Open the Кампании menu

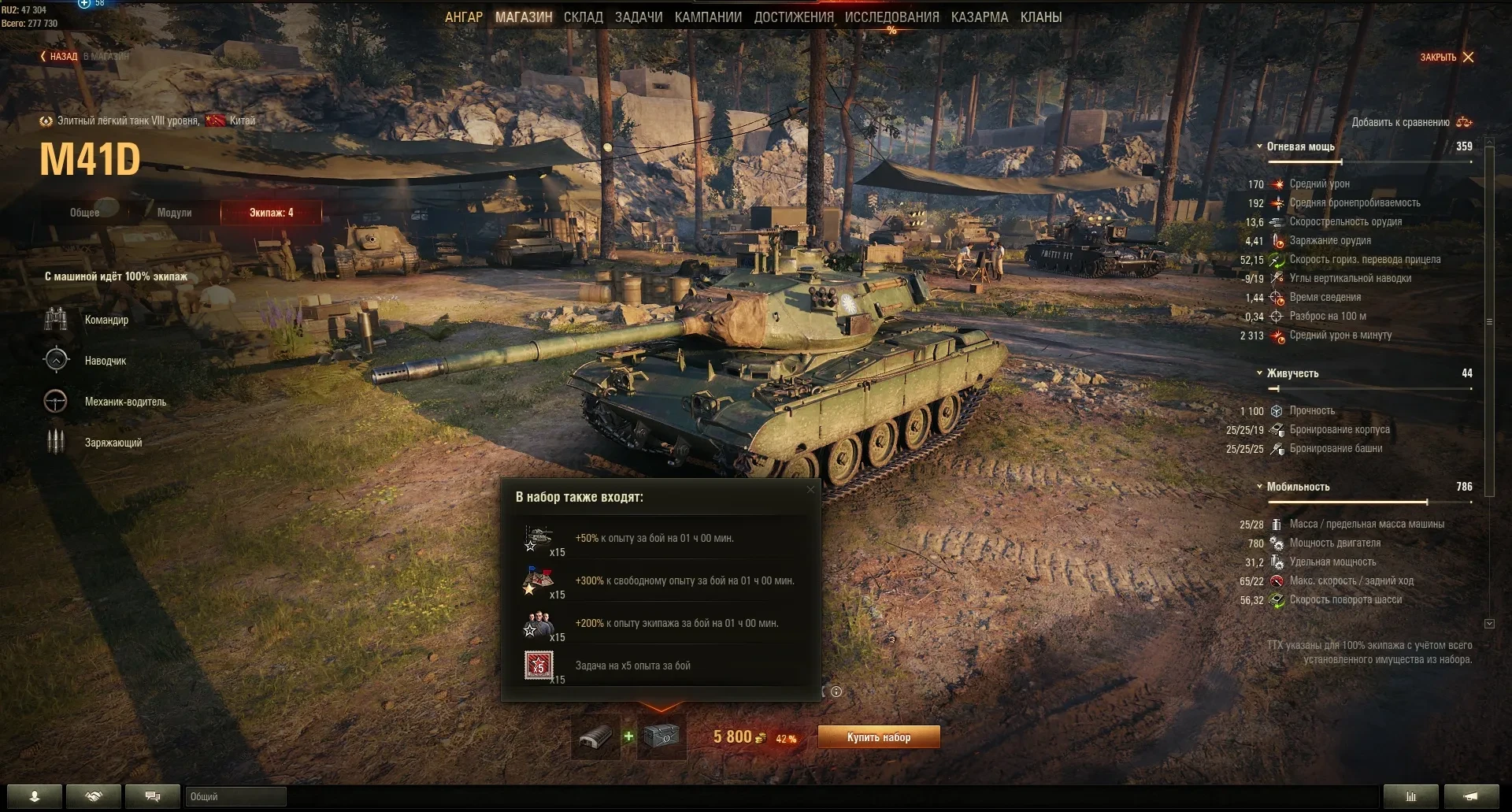click(708, 17)
